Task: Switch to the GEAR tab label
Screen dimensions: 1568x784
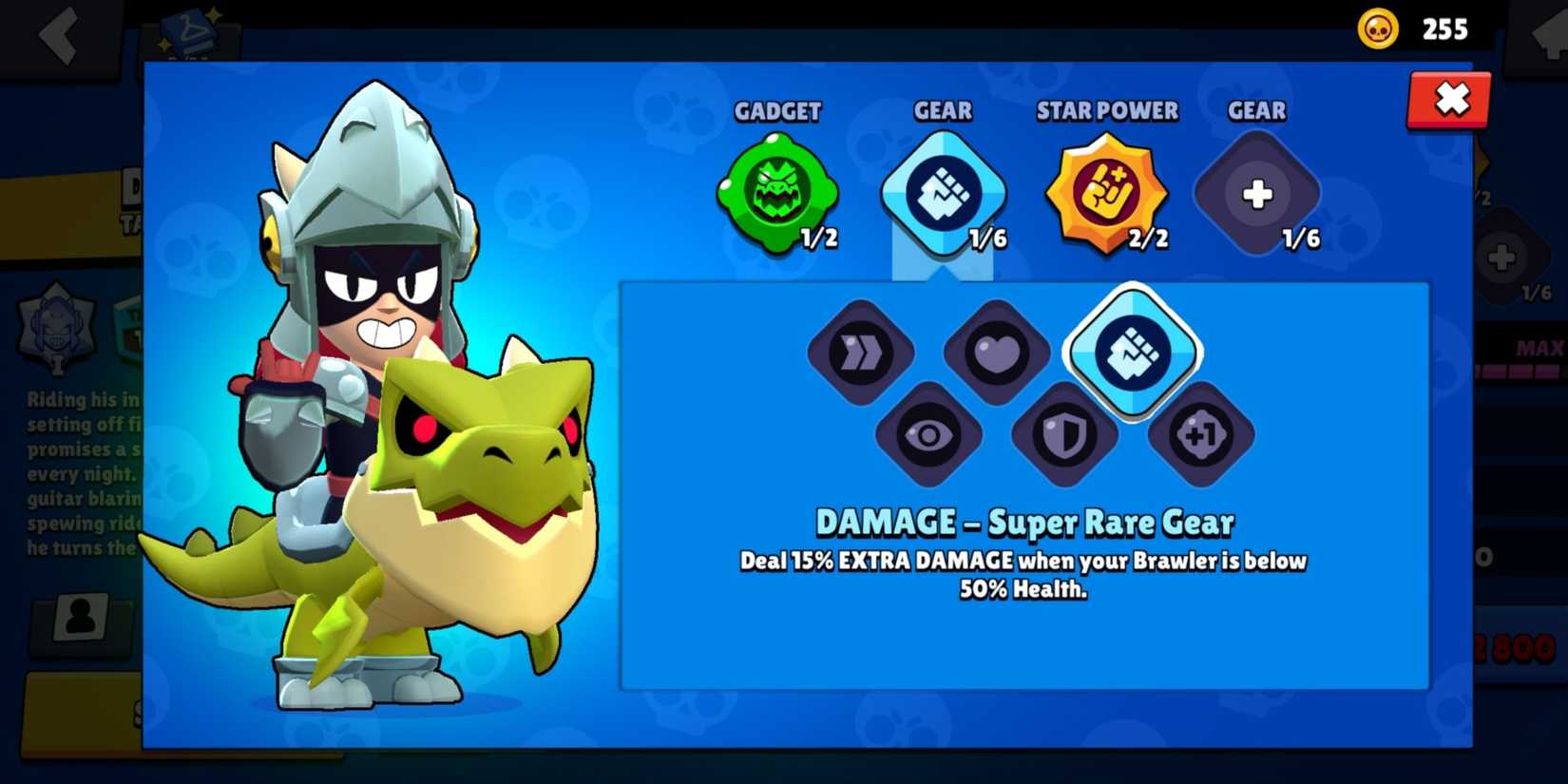Action: pyautogui.click(x=942, y=111)
